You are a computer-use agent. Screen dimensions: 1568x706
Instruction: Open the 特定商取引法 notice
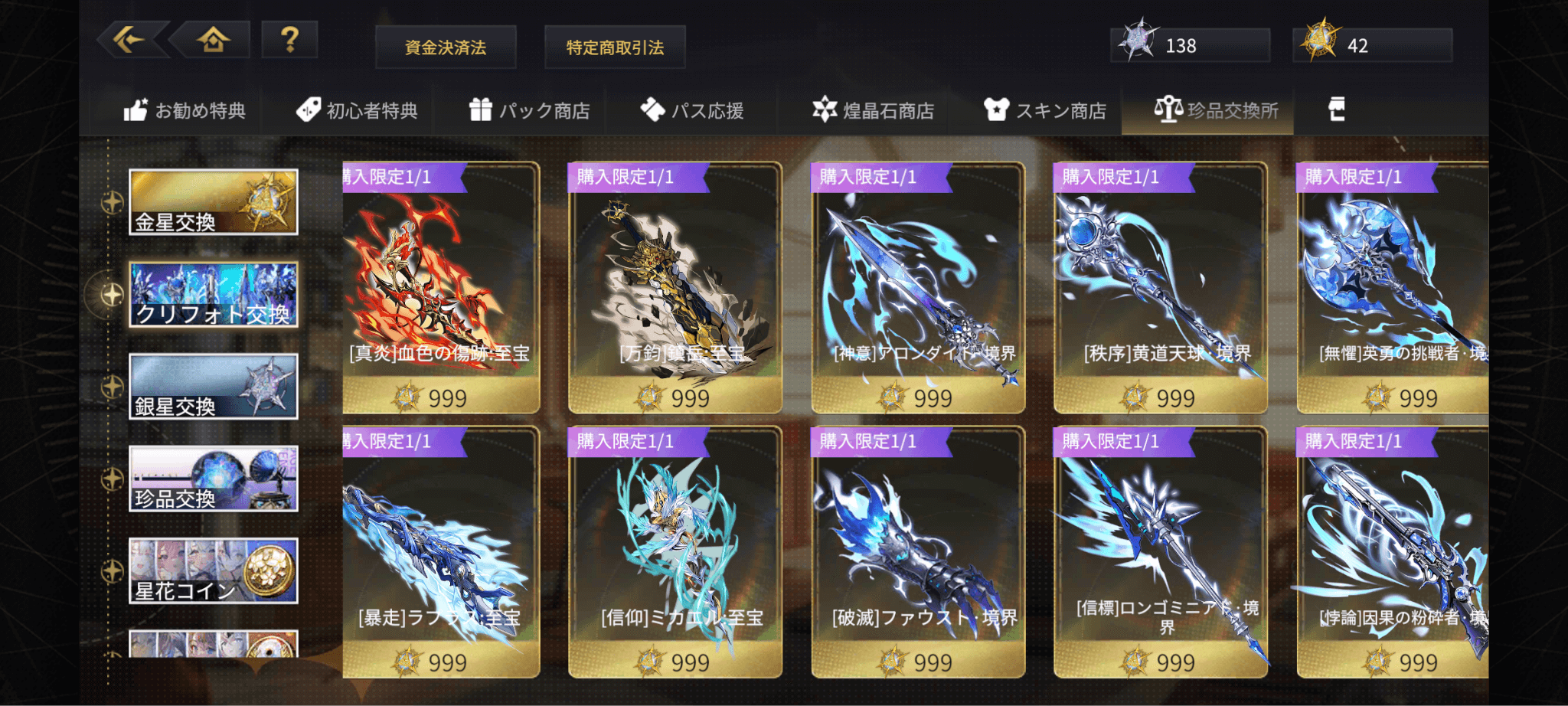615,47
